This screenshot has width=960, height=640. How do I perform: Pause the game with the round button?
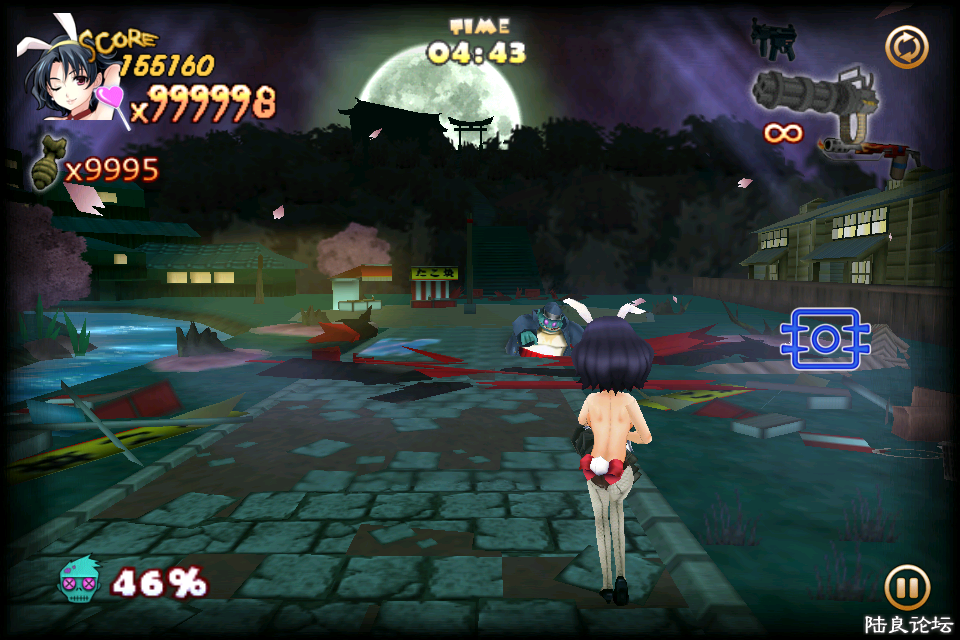[x=906, y=587]
